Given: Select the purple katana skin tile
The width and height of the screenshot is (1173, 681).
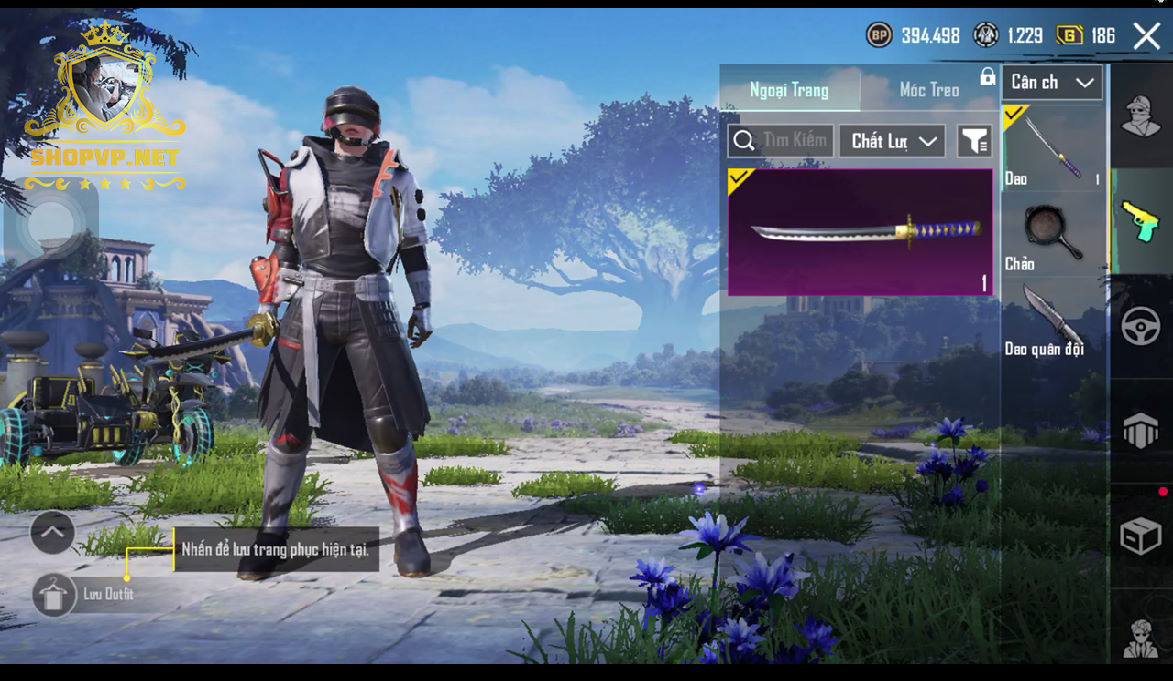Looking at the screenshot, I should coord(860,232).
